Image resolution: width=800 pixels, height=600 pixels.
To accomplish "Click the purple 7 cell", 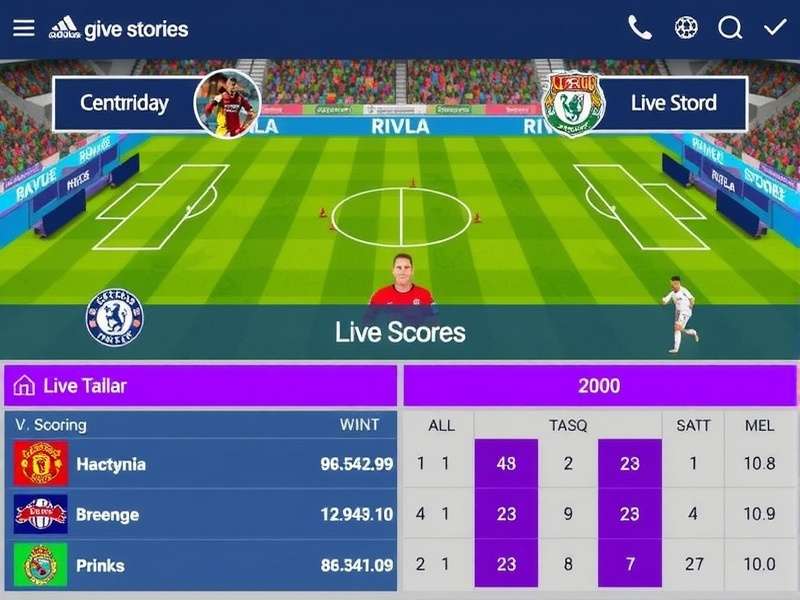I will click(x=630, y=565).
